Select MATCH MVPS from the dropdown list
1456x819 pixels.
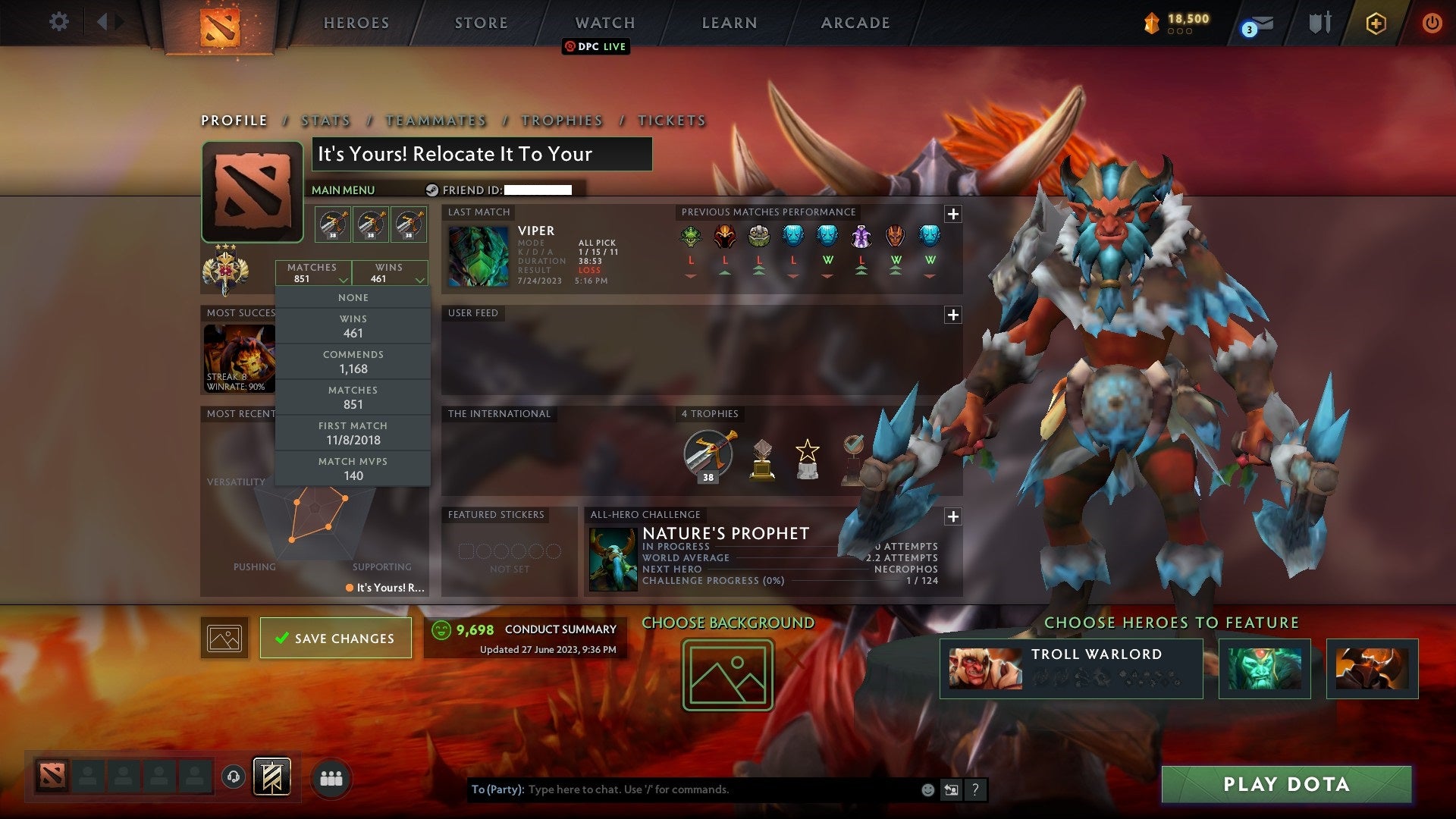pyautogui.click(x=353, y=468)
